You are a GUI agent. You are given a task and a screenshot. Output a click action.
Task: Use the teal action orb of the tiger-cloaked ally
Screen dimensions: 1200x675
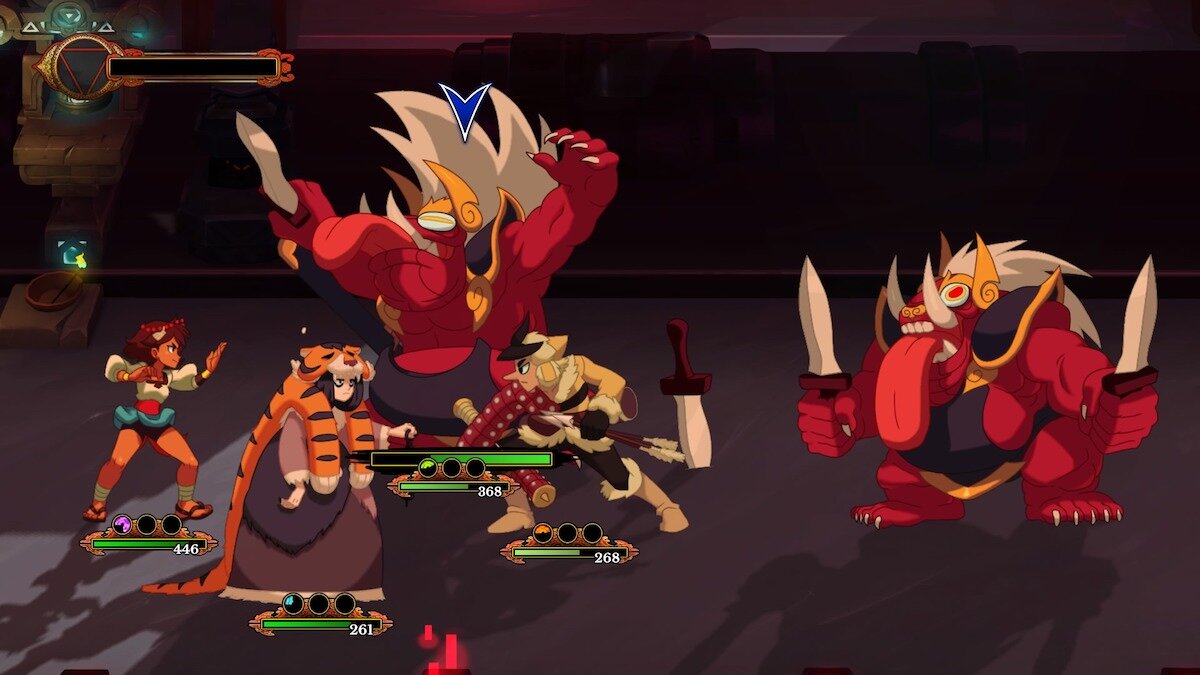click(293, 603)
